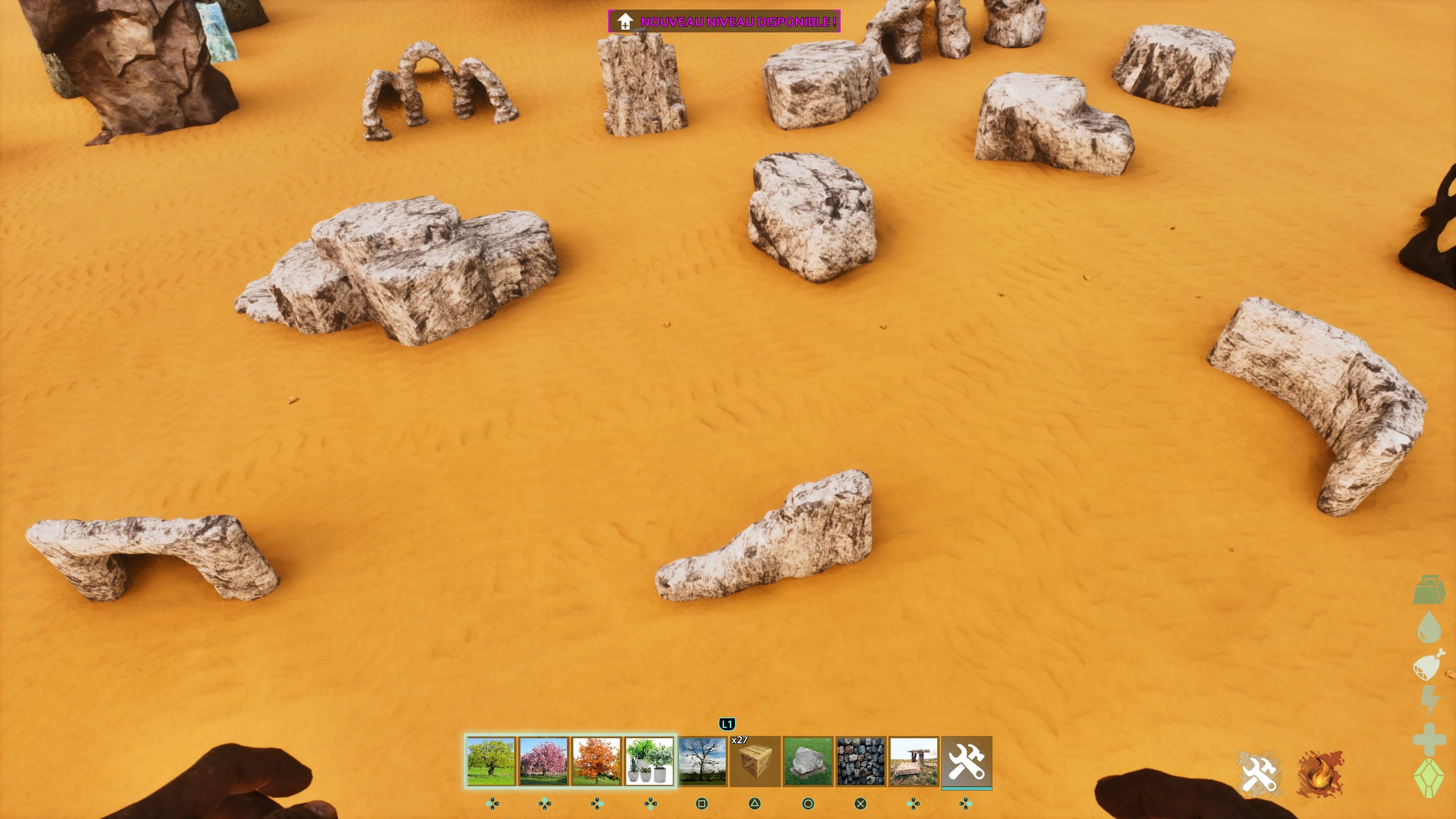Click the flame status effect icon
This screenshot has height=819, width=1456.
click(x=1320, y=774)
